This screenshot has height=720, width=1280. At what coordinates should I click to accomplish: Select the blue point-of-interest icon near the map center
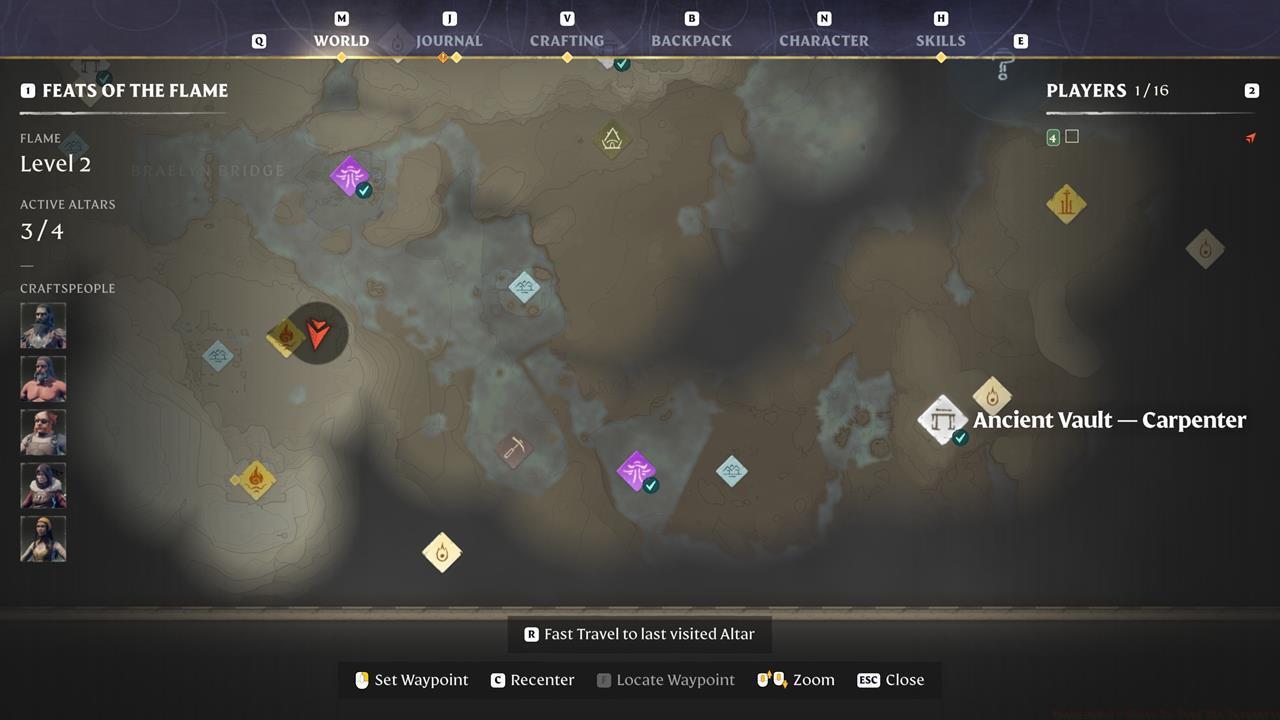[x=524, y=287]
